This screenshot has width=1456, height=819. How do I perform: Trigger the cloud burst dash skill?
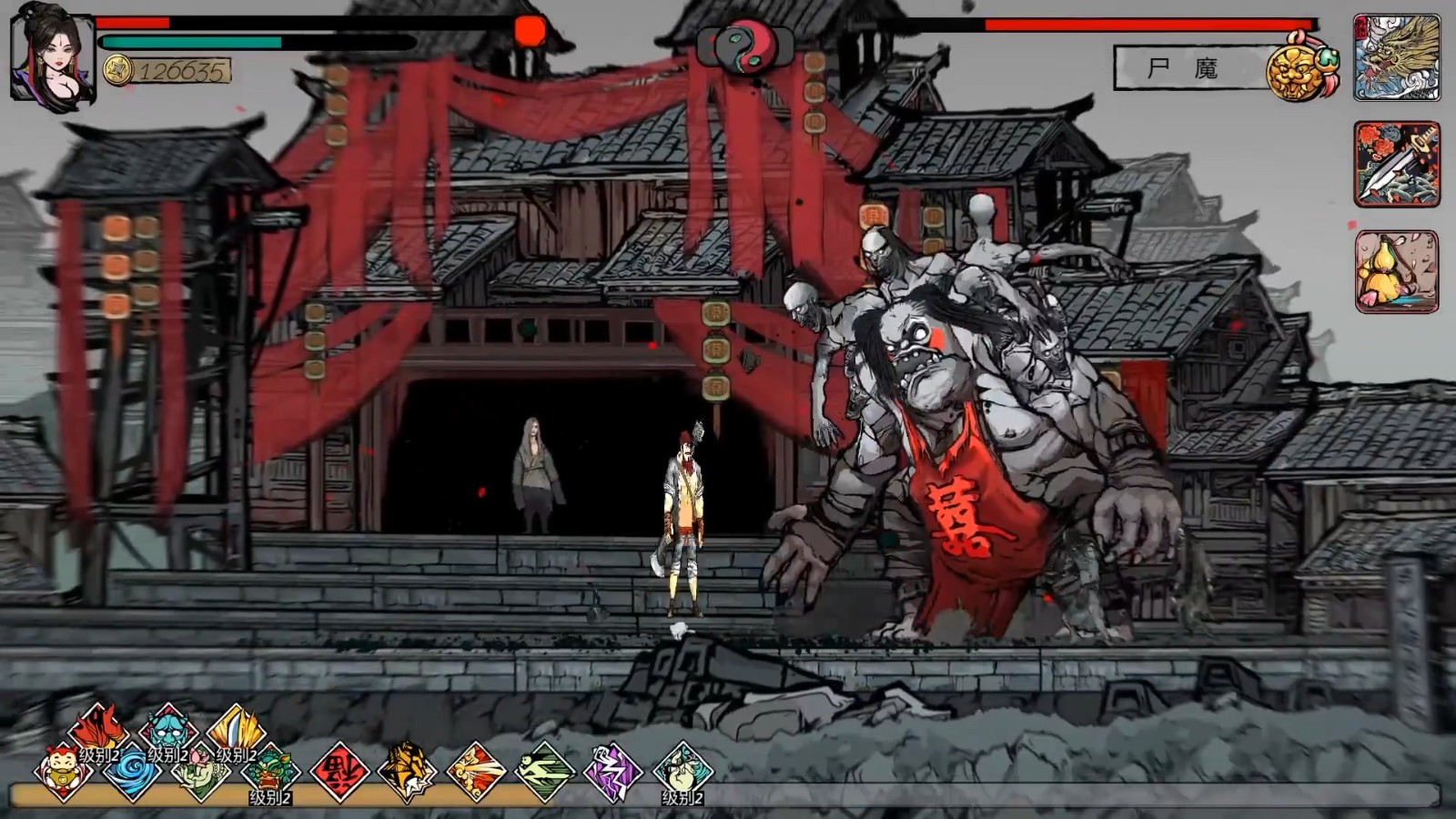pos(476,772)
